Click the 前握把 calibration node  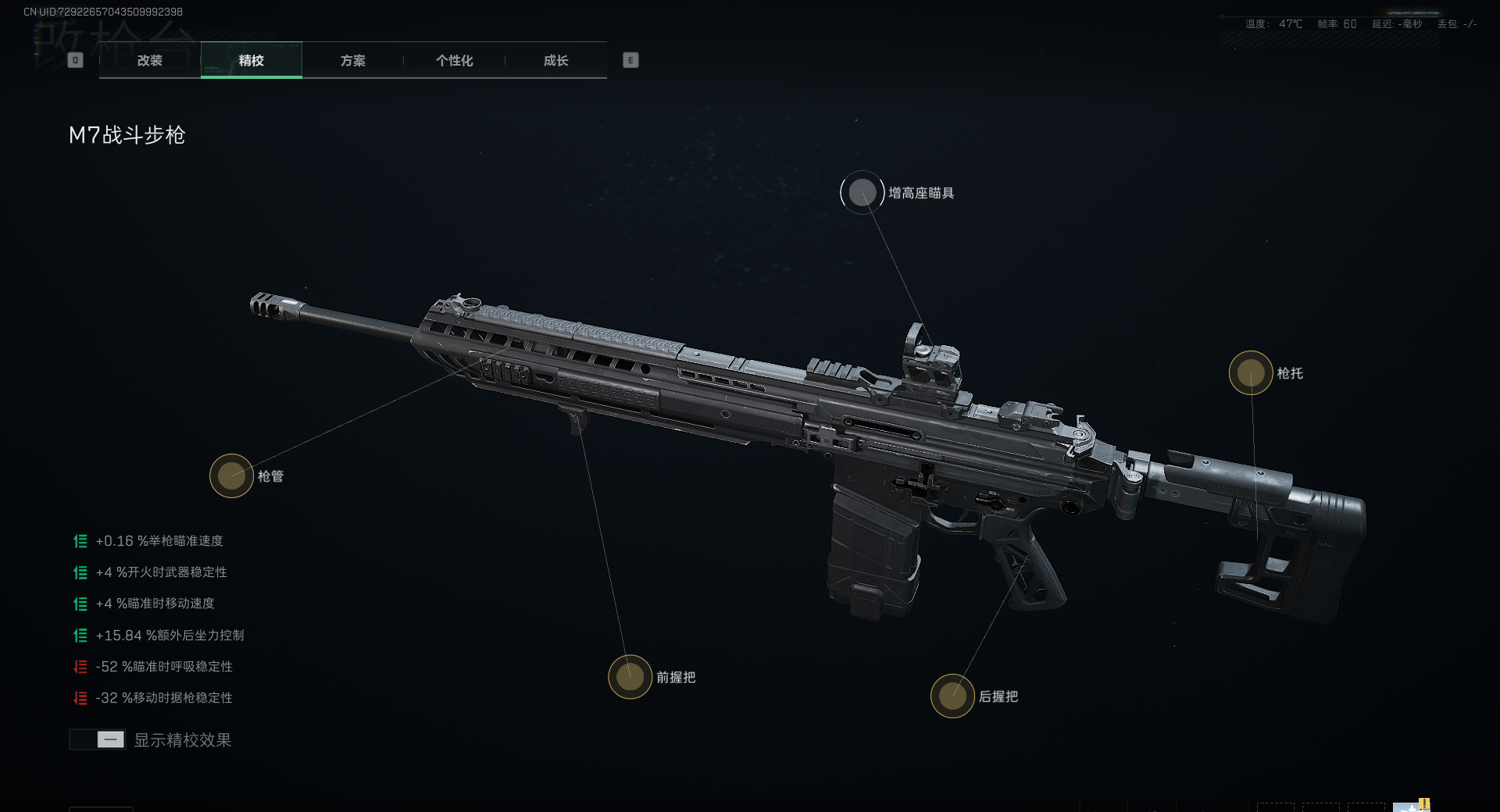pyautogui.click(x=630, y=677)
